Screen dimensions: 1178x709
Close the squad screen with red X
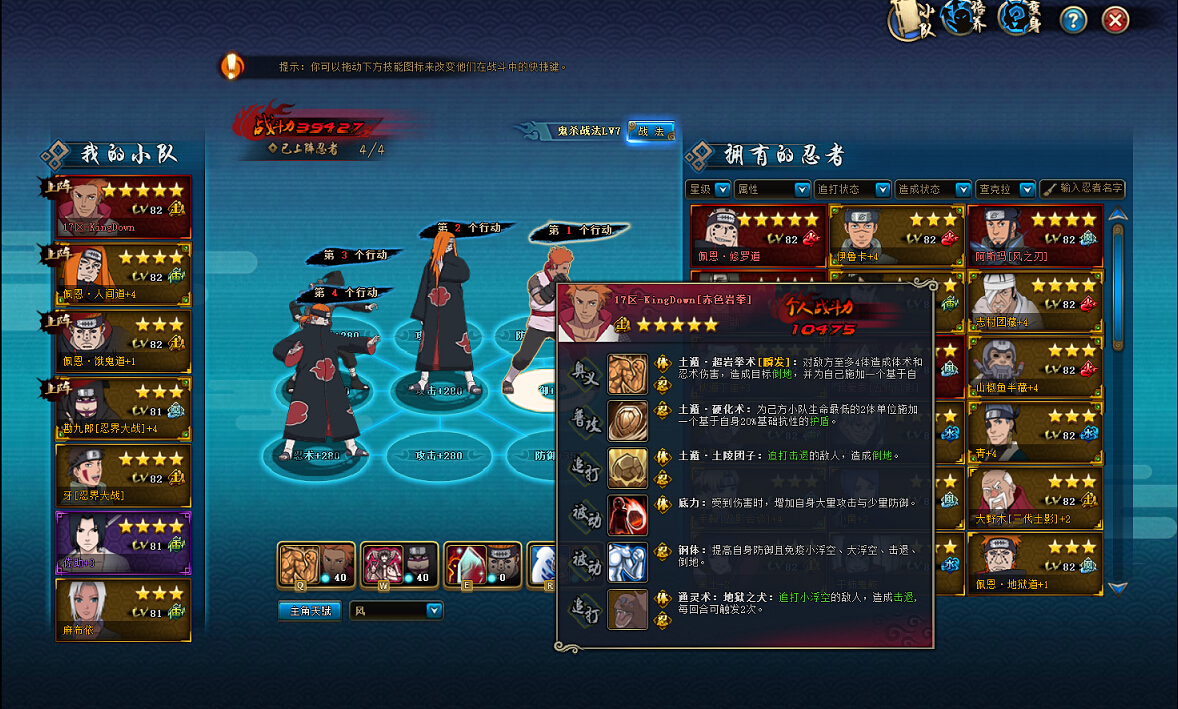click(x=1115, y=19)
